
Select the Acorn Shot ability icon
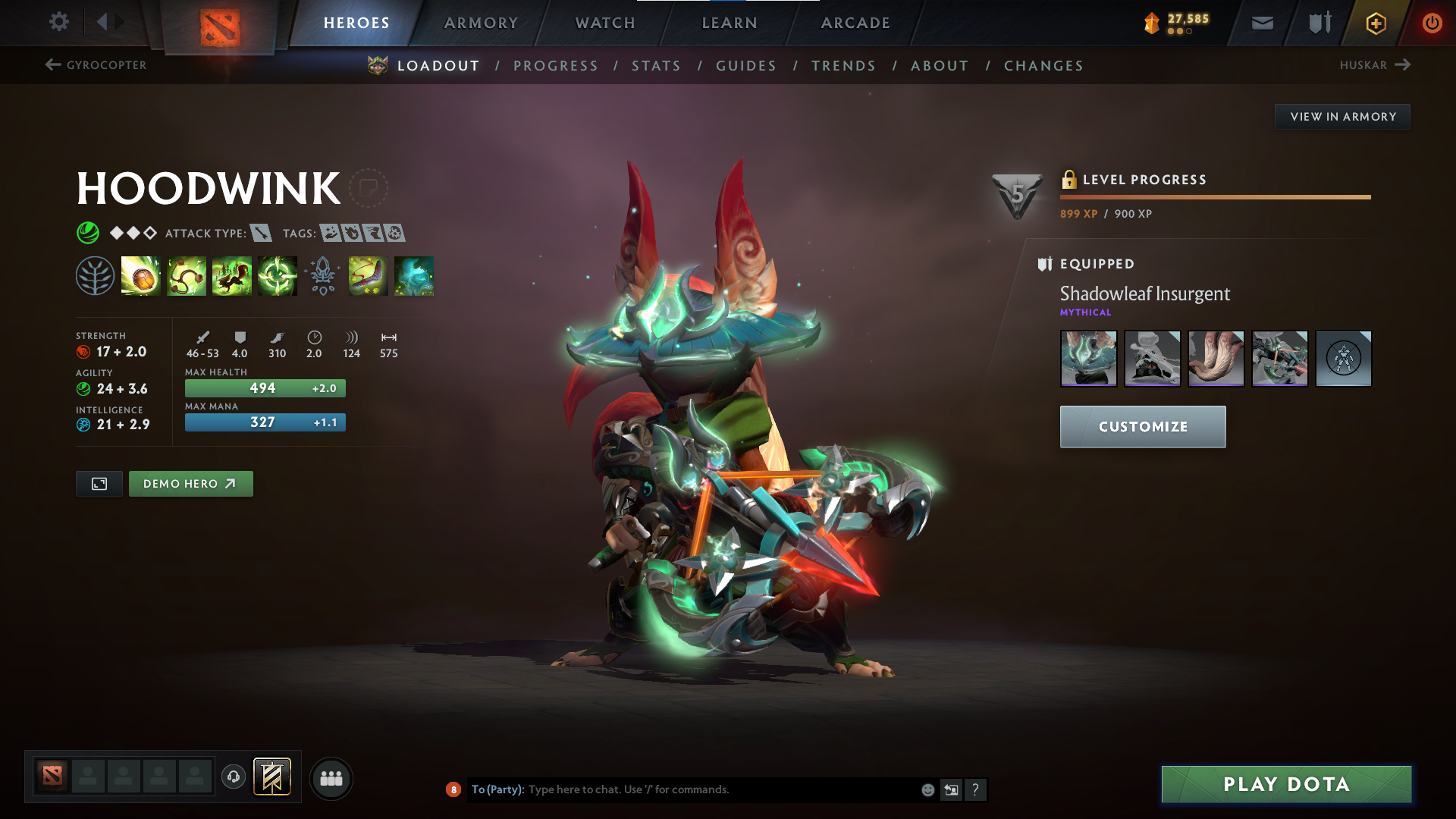point(140,277)
